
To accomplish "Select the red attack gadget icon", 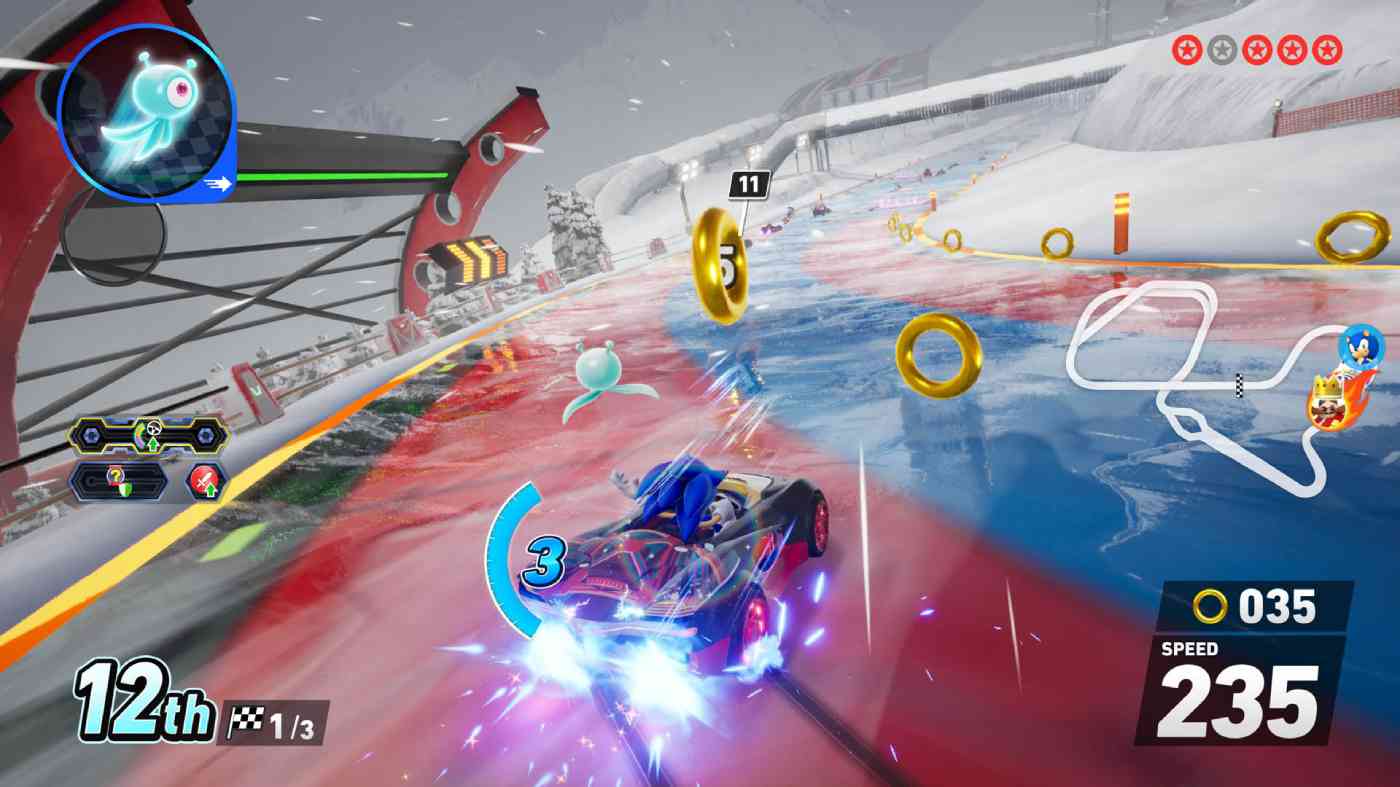I will click(x=205, y=479).
